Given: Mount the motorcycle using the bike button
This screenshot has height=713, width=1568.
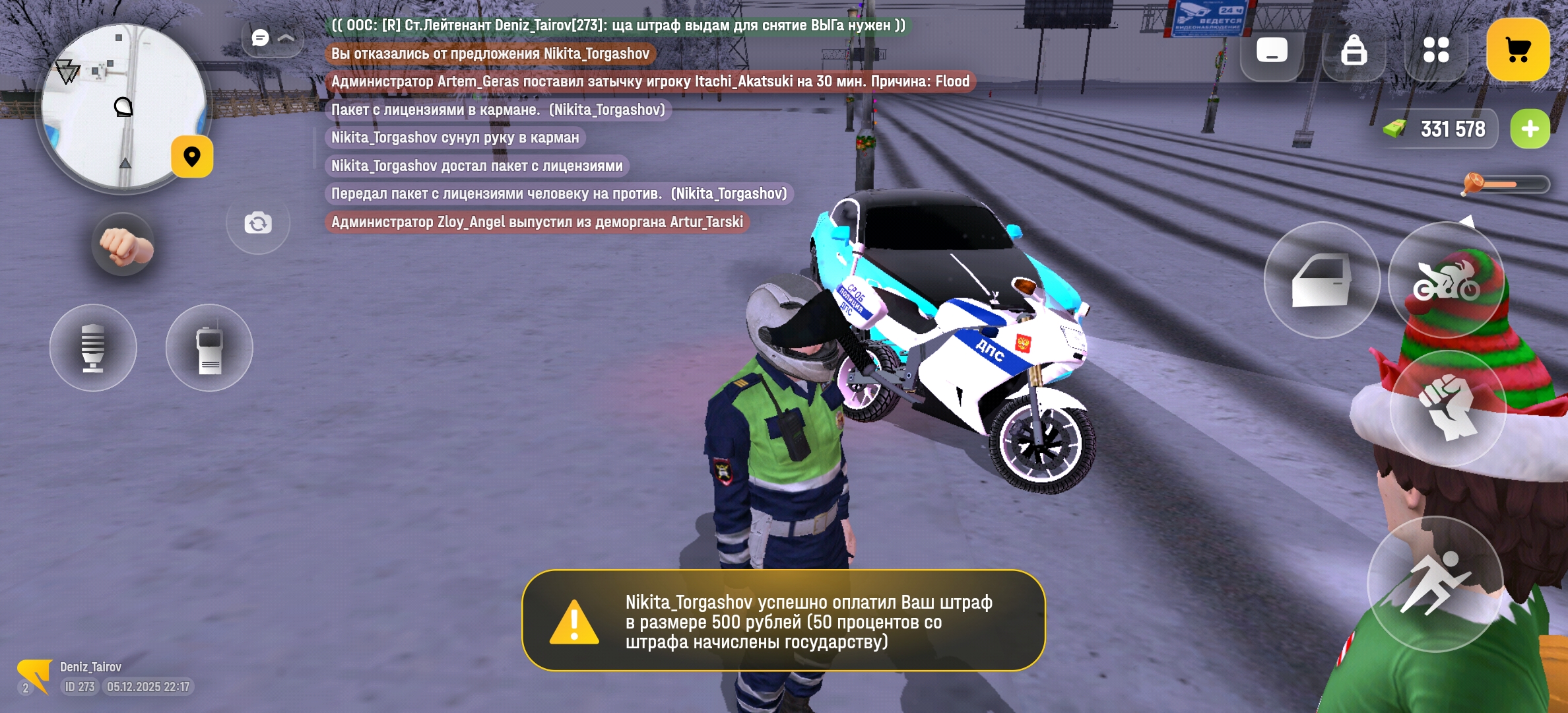Looking at the screenshot, I should (1446, 281).
